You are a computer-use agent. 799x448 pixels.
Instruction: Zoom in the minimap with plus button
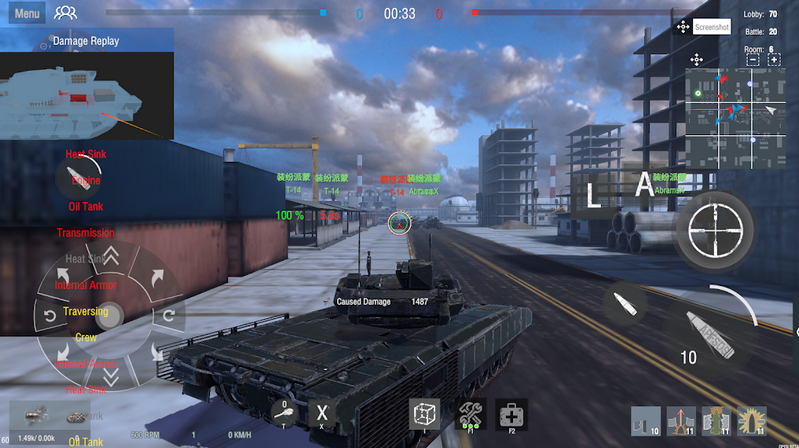[774, 60]
